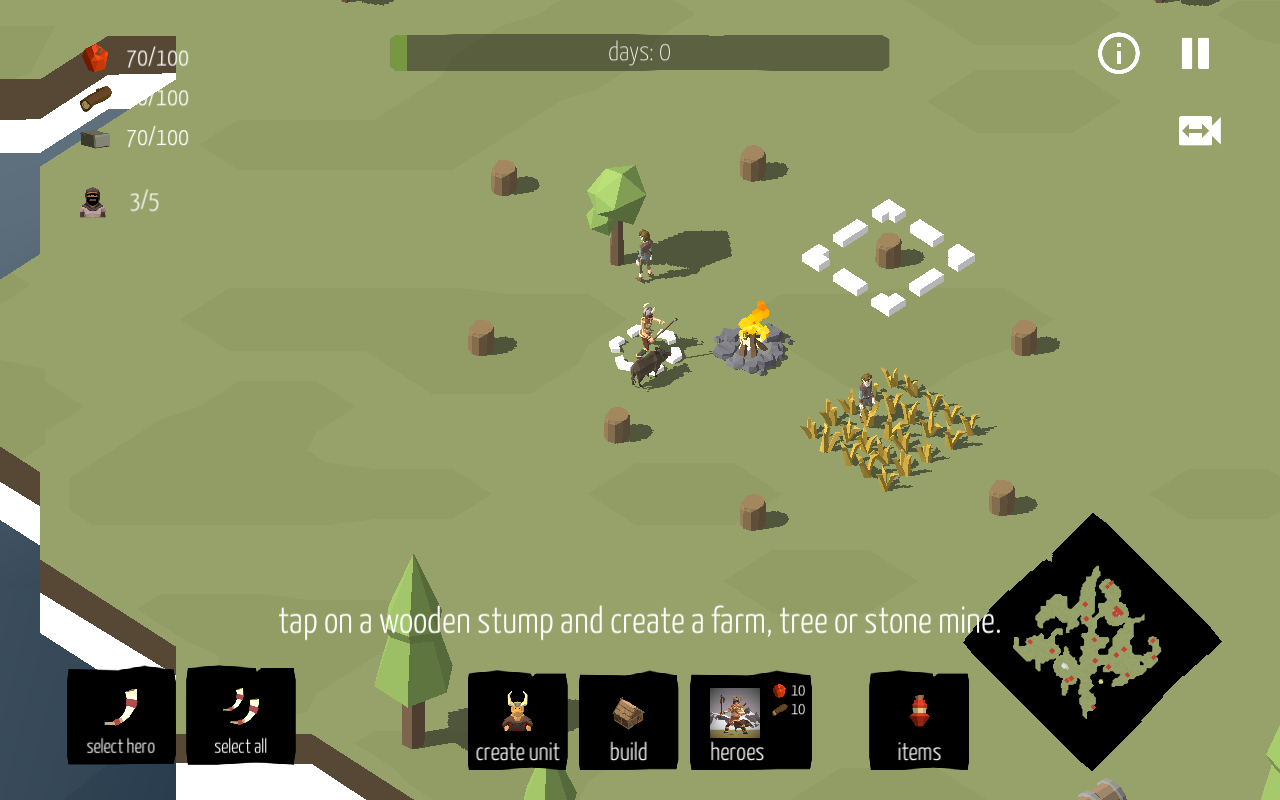Open the build menu

pyautogui.click(x=628, y=721)
